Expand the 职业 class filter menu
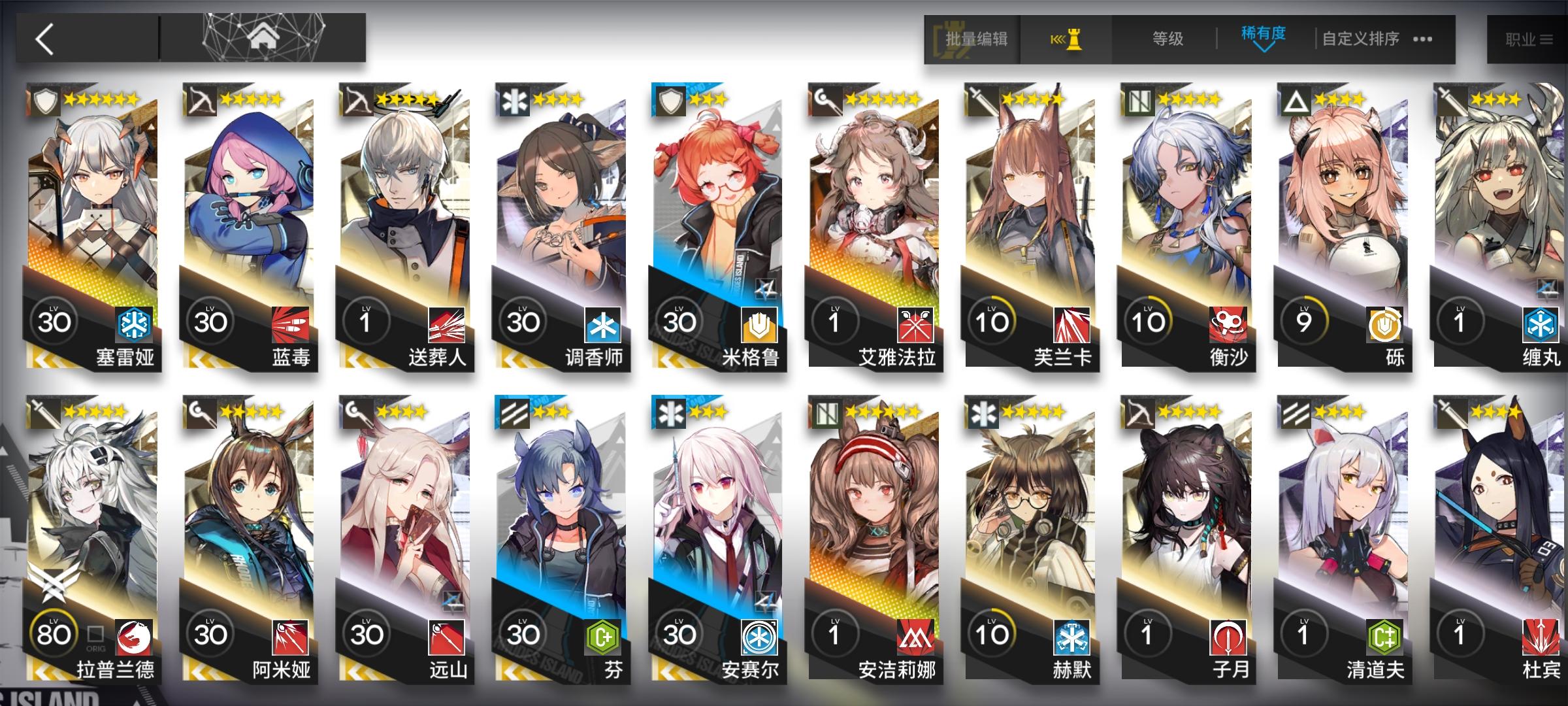1568x706 pixels. pyautogui.click(x=1526, y=39)
